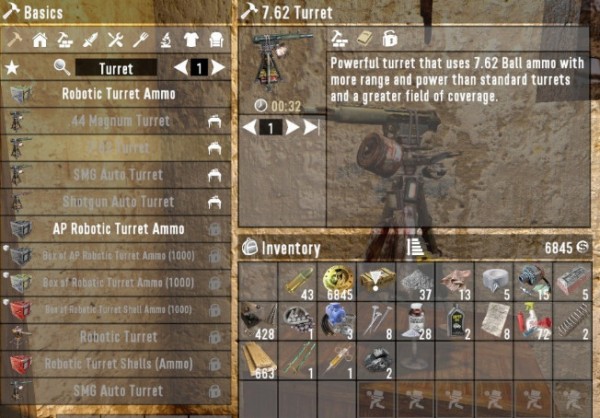Go to the next recipe list page
This screenshot has height=418, width=600.
pos(218,68)
